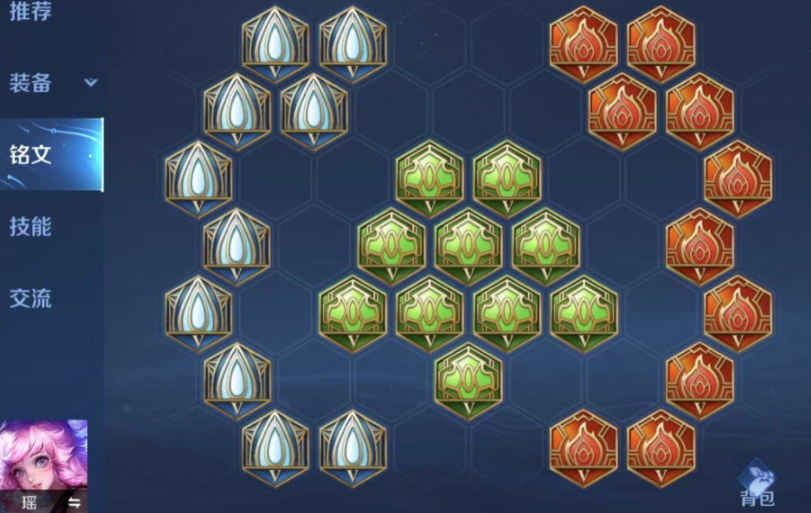Go to the 交流 tab

pos(30,298)
